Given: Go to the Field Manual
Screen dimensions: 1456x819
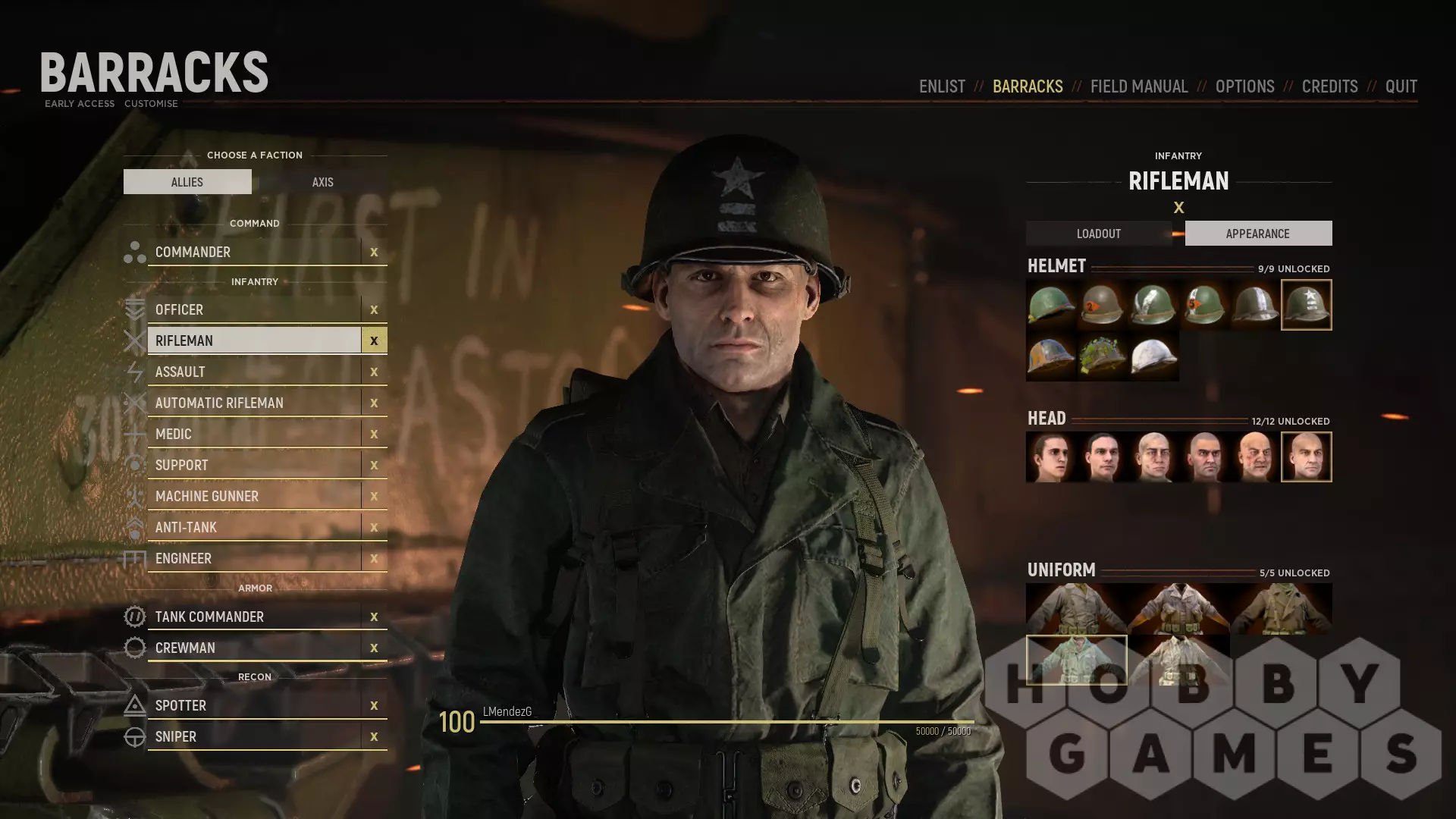Looking at the screenshot, I should [1138, 86].
